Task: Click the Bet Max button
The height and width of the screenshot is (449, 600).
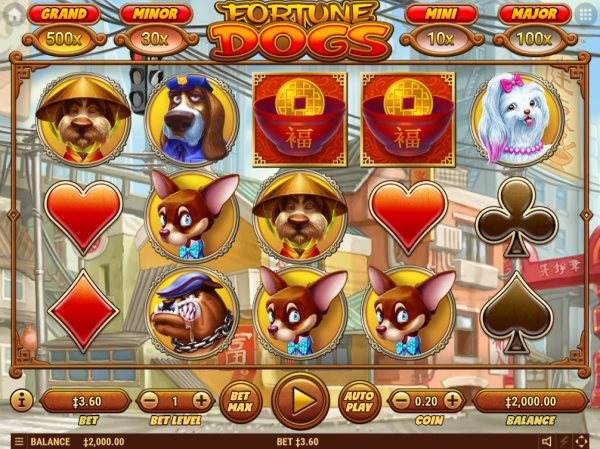Action: [240, 400]
